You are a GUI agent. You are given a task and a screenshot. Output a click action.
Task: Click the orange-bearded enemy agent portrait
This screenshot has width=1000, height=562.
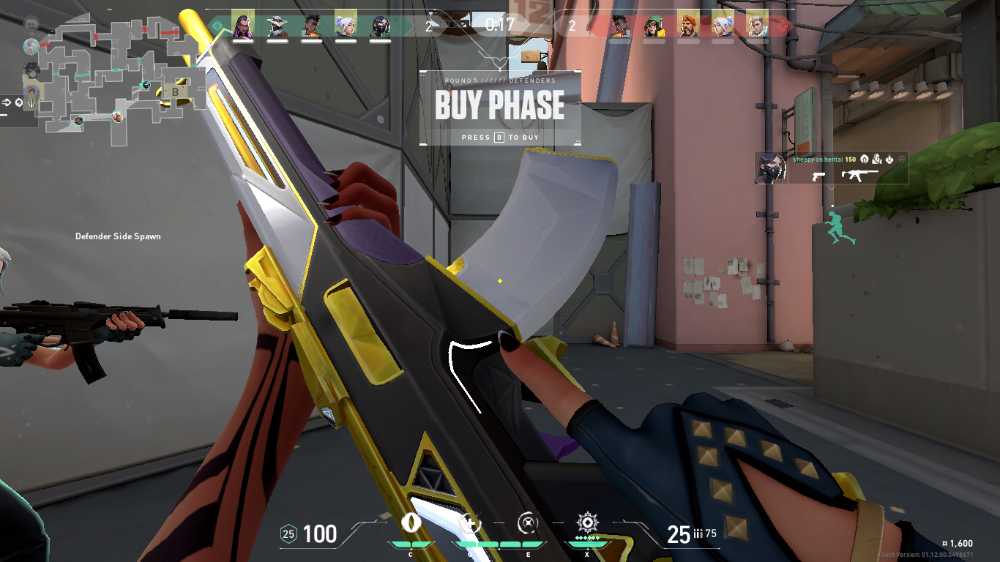coord(688,23)
